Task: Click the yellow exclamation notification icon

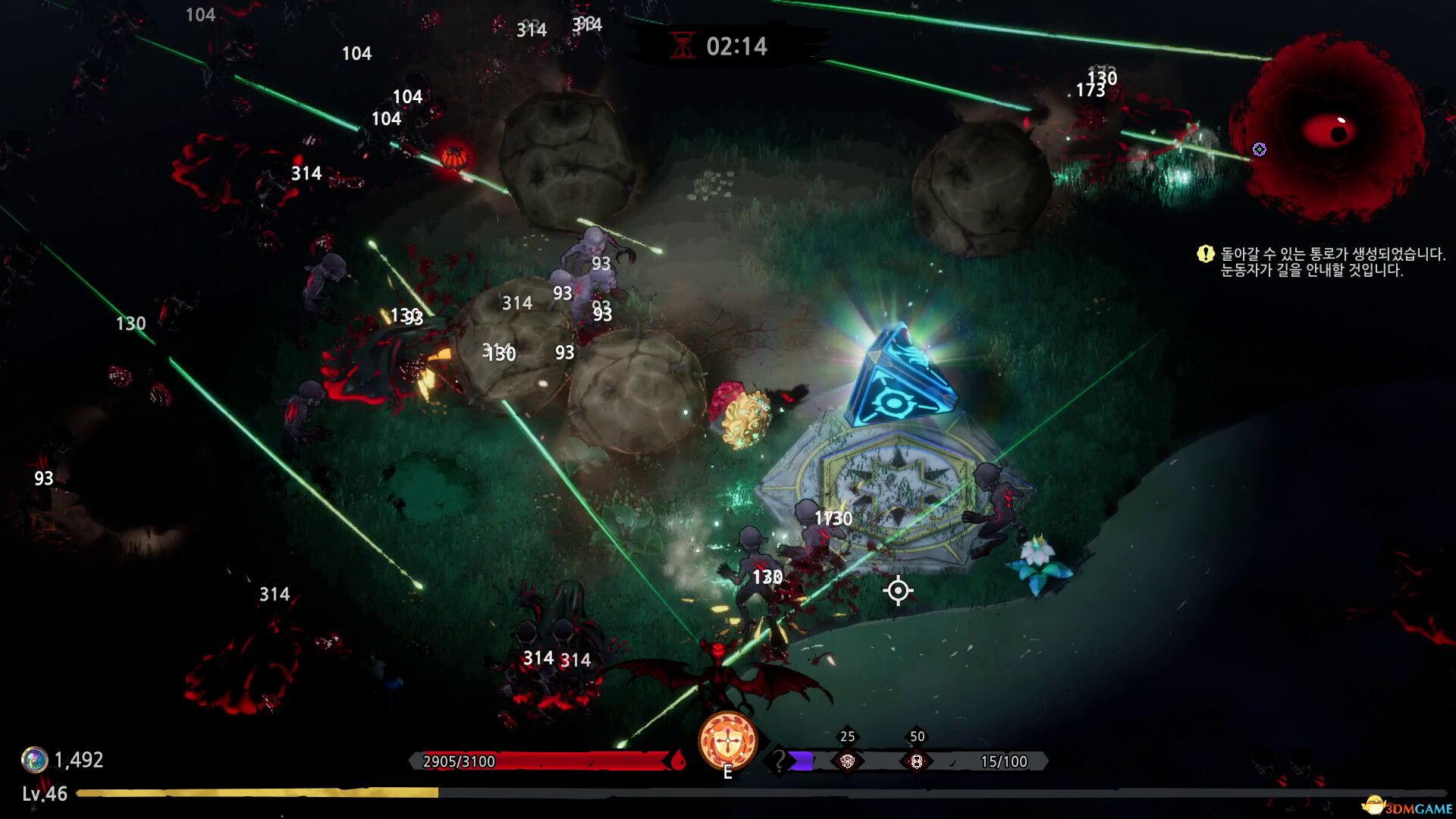Action: click(1205, 254)
